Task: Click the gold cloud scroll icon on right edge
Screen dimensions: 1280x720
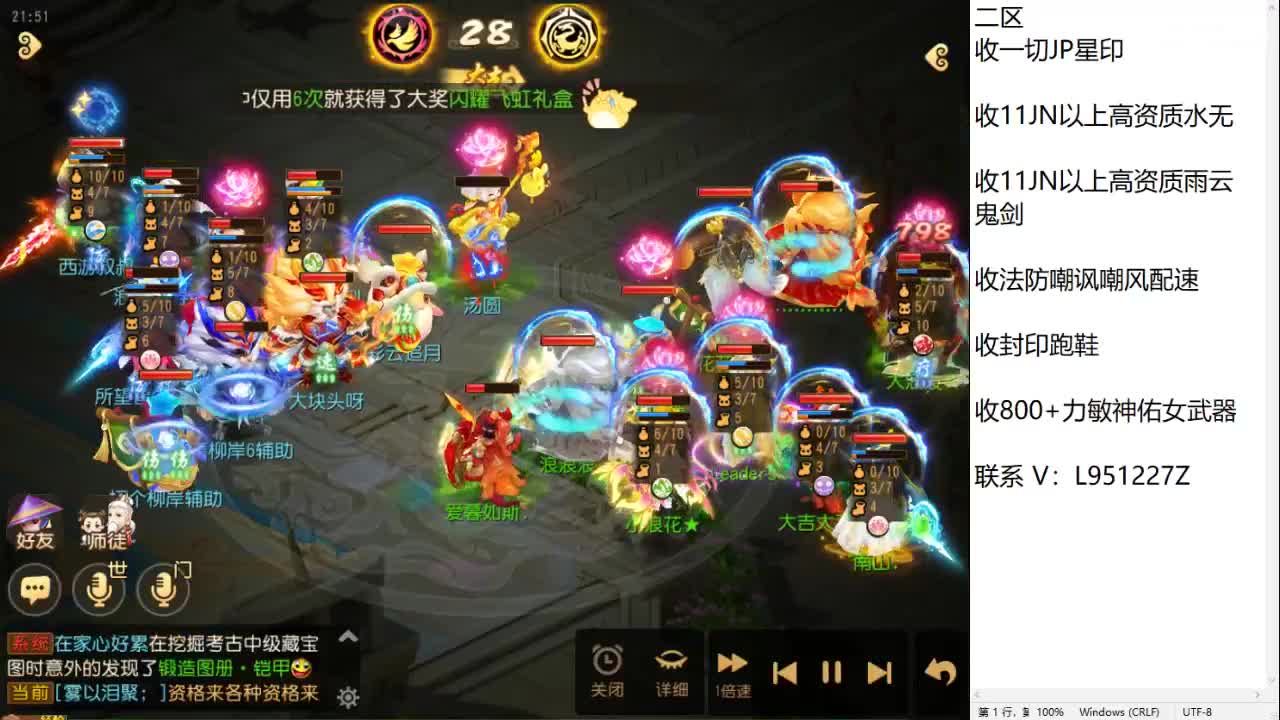Action: tap(936, 57)
